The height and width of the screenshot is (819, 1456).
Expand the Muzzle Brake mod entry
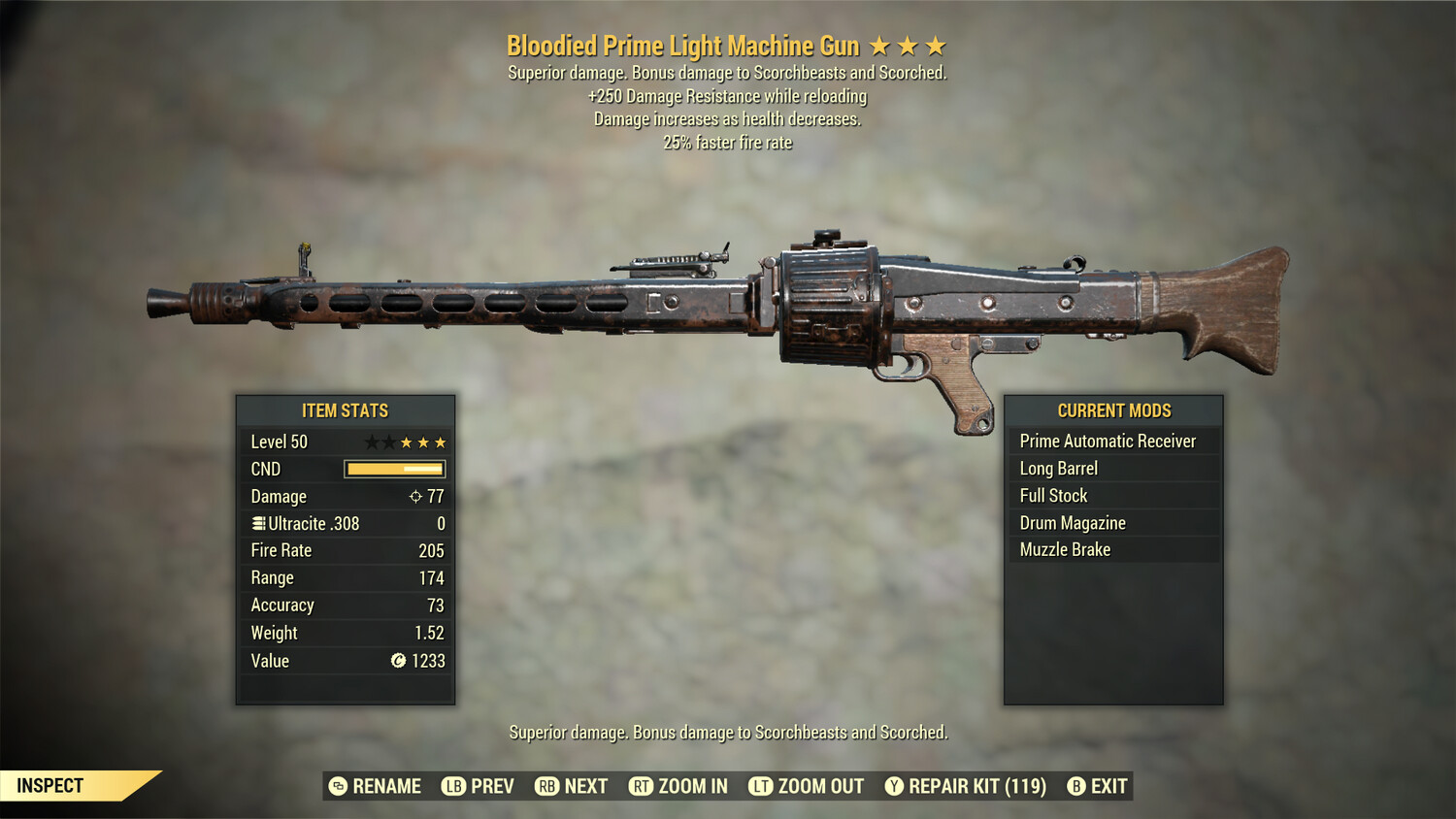click(x=1113, y=549)
